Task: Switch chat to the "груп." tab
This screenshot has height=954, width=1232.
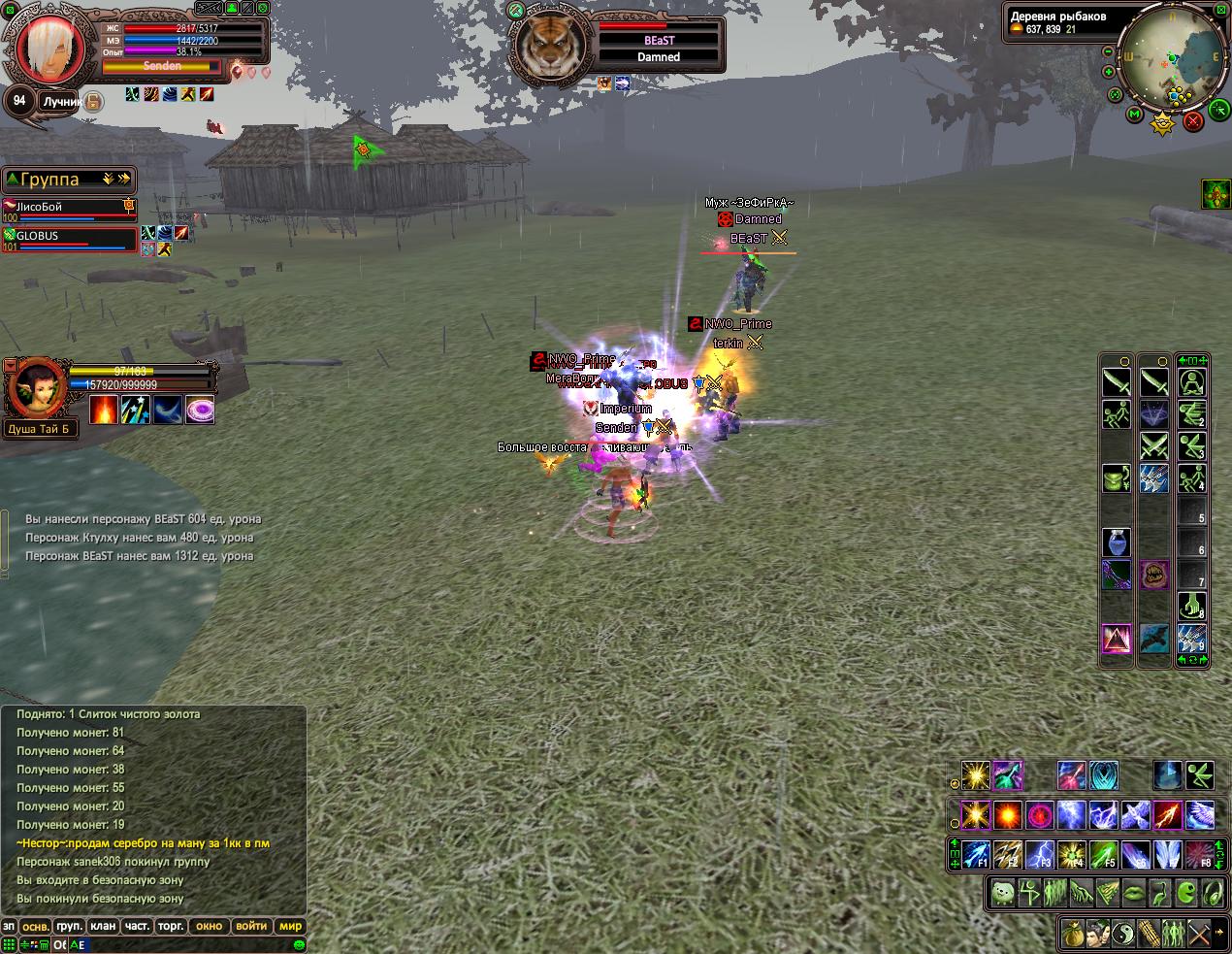Action: tap(68, 926)
